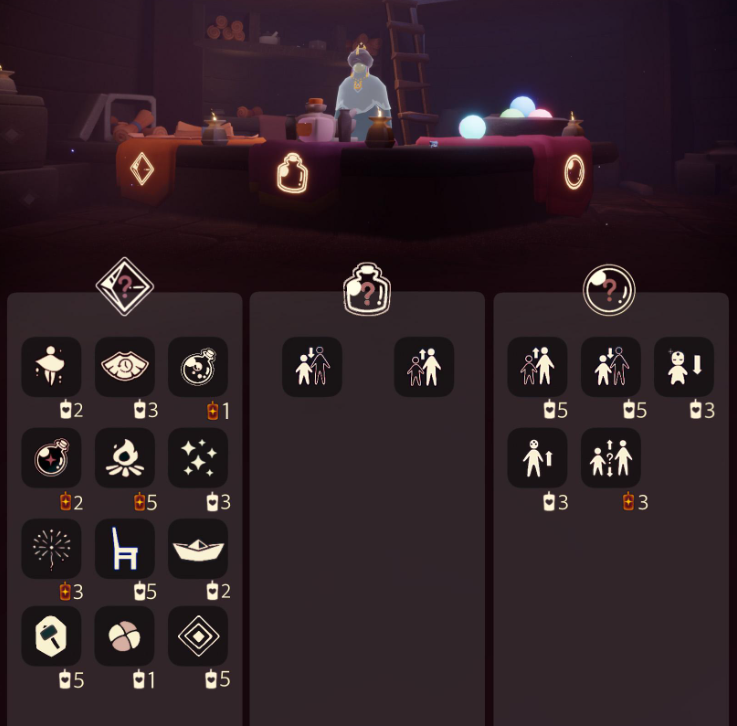
Task: Open the round orb question-mark header
Action: coord(610,290)
